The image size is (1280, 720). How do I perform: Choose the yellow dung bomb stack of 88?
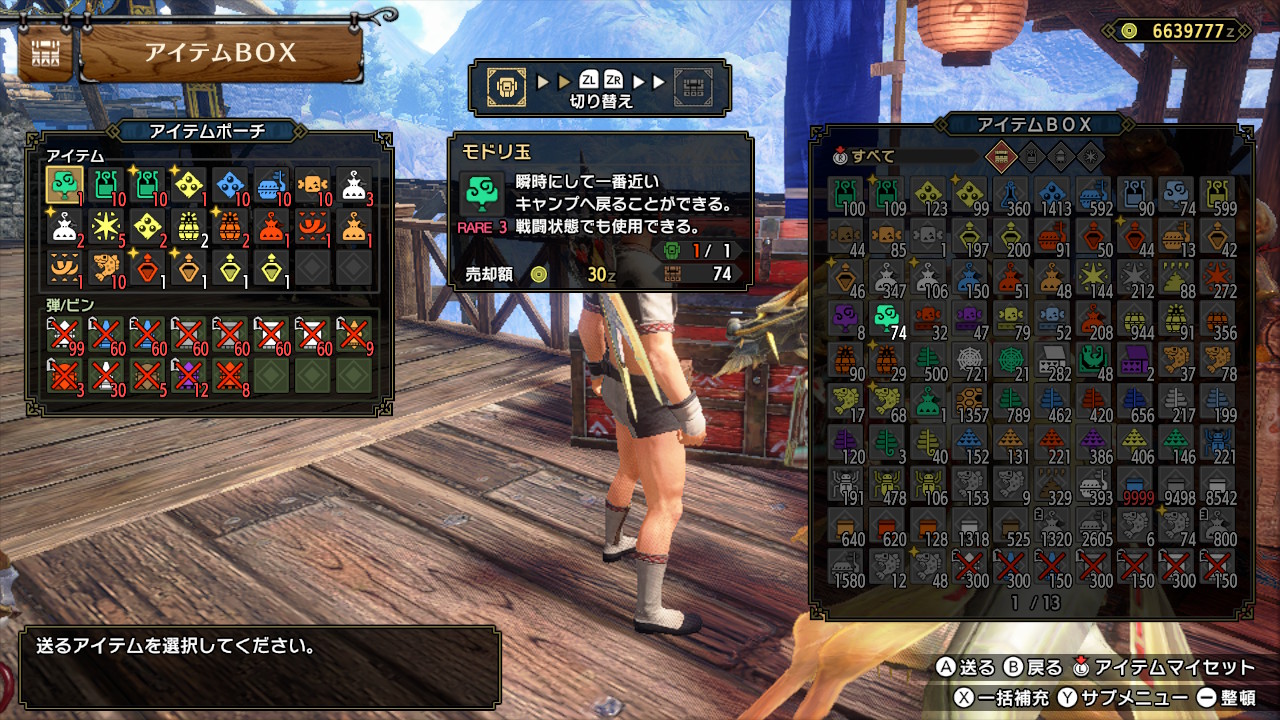[x=1176, y=279]
